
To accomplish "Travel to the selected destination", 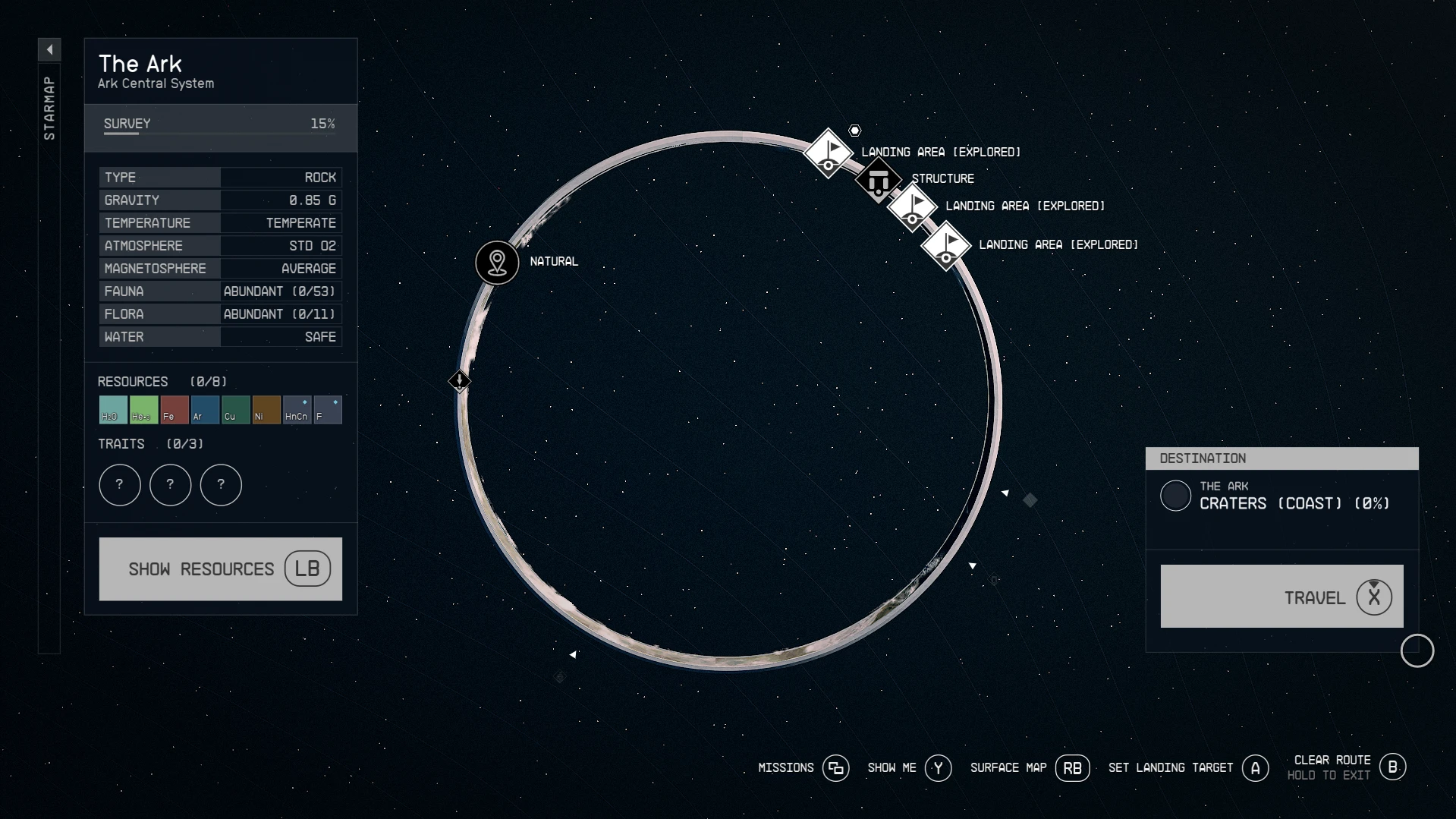I will pyautogui.click(x=1281, y=597).
